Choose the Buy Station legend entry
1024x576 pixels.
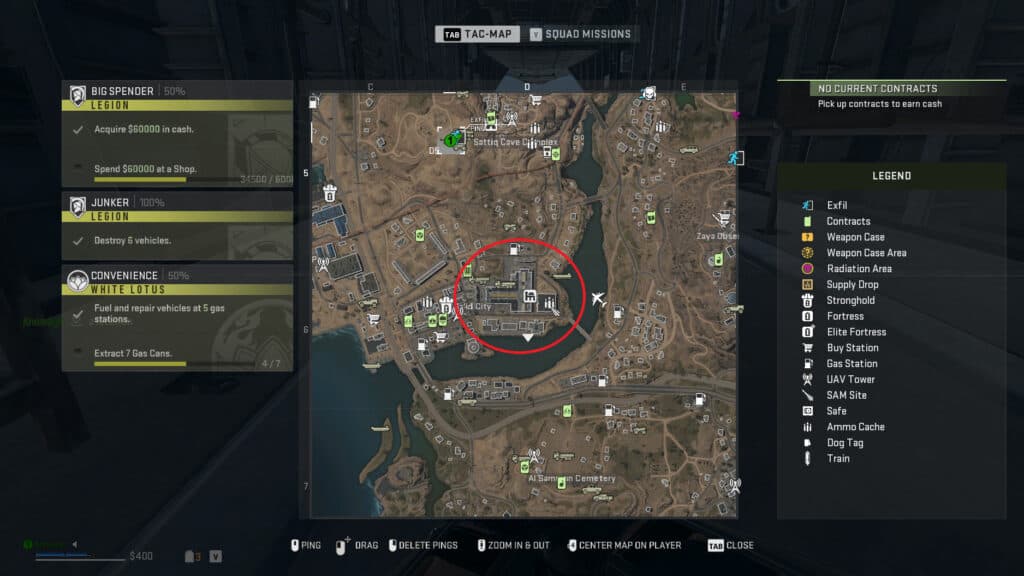coord(852,348)
